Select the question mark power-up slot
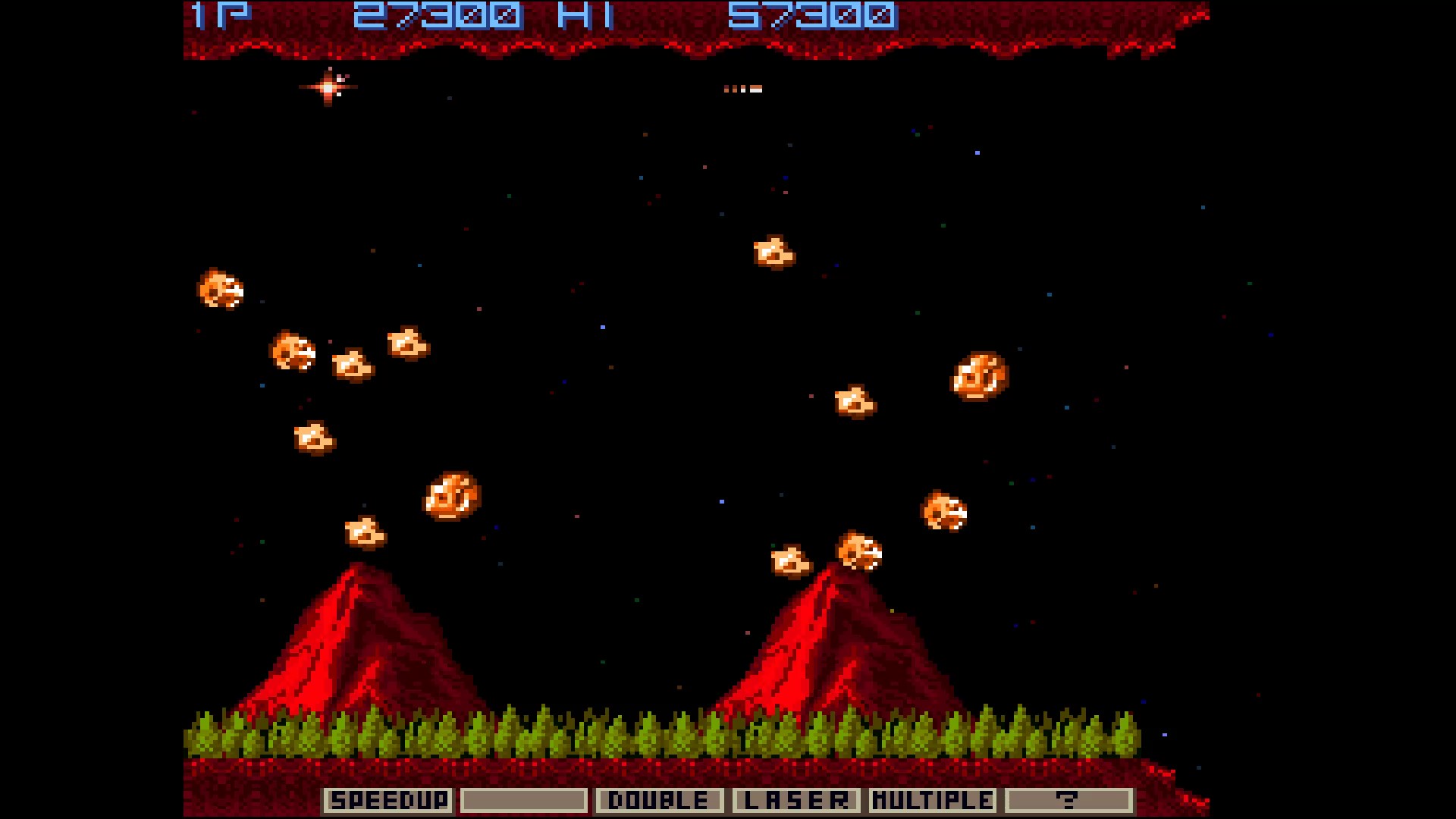This screenshot has width=1456, height=819. (x=1068, y=800)
